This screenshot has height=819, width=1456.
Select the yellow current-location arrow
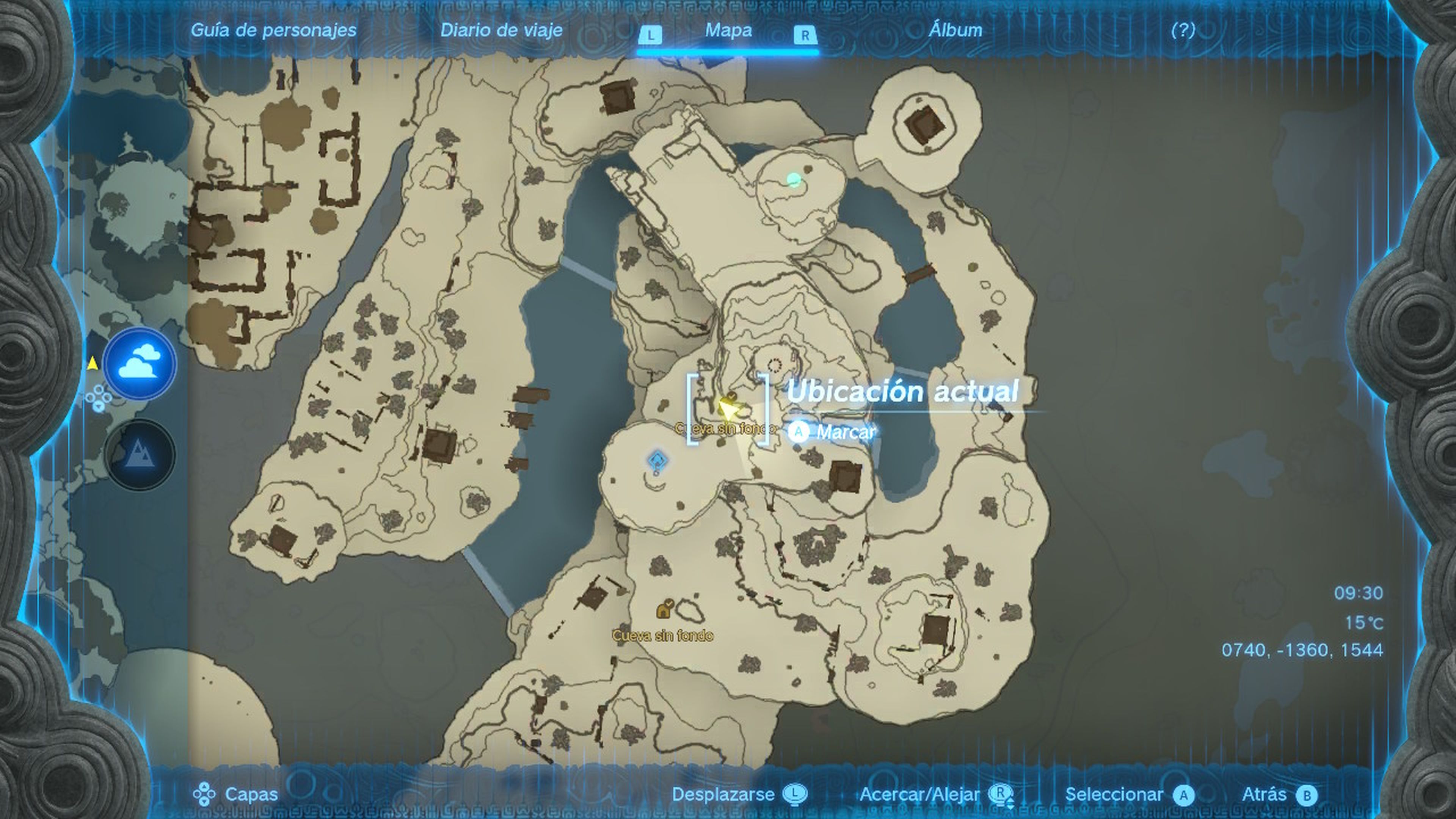click(726, 407)
